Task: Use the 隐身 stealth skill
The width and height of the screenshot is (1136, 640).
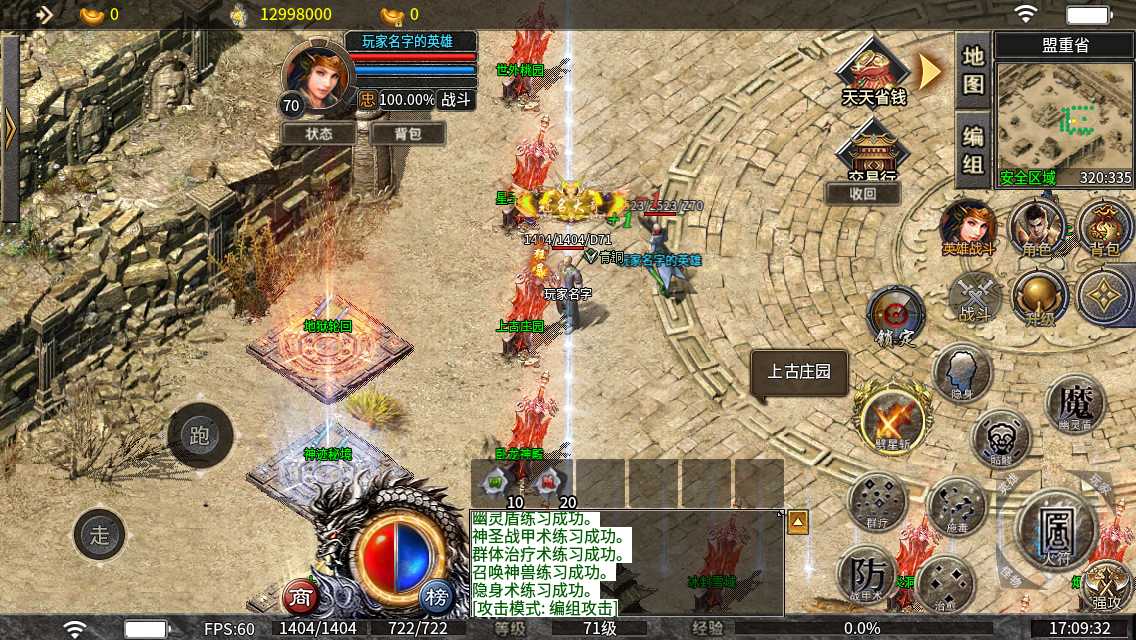Action: (x=962, y=373)
